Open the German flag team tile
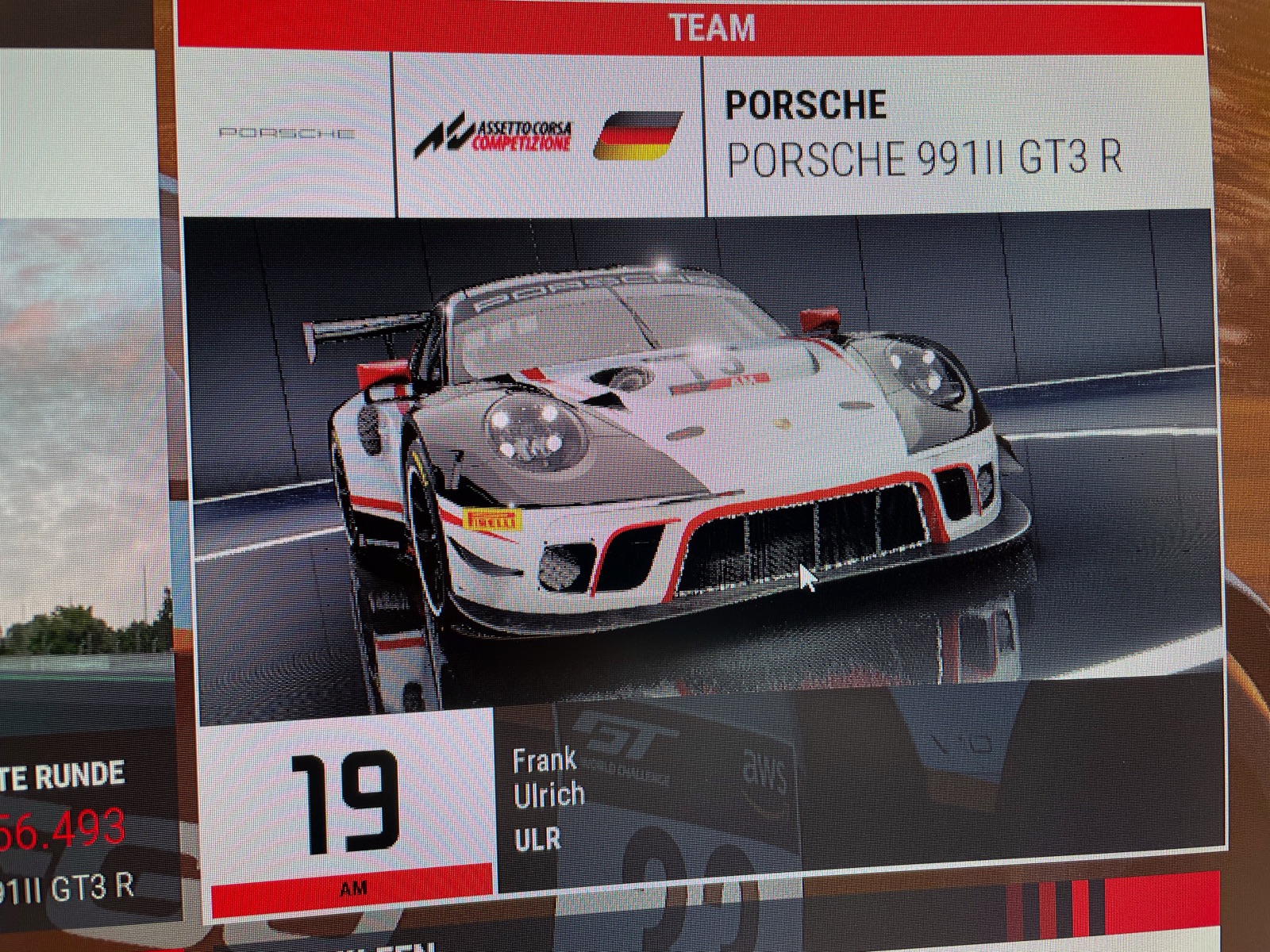 (639, 136)
